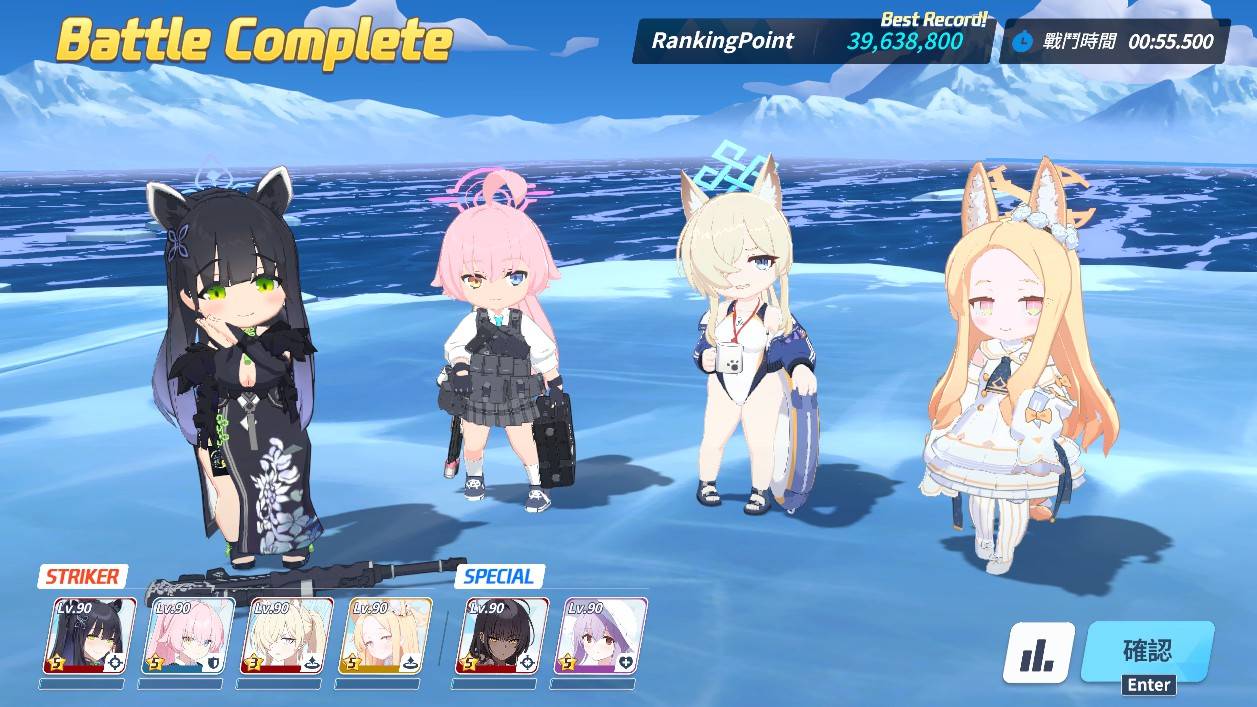
Task: Open the battle statistics bar-chart button
Action: coord(1039,653)
